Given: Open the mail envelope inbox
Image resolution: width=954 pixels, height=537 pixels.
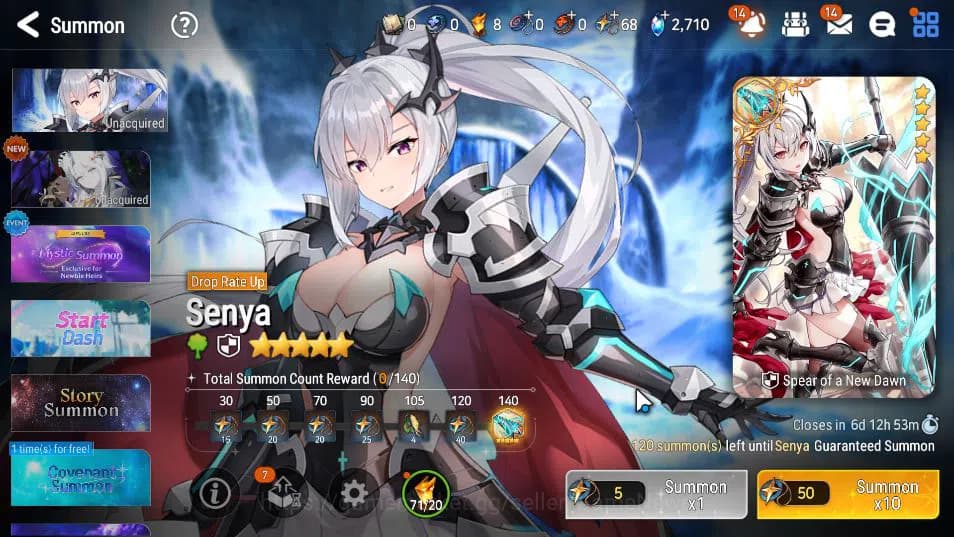Looking at the screenshot, I should tap(839, 24).
